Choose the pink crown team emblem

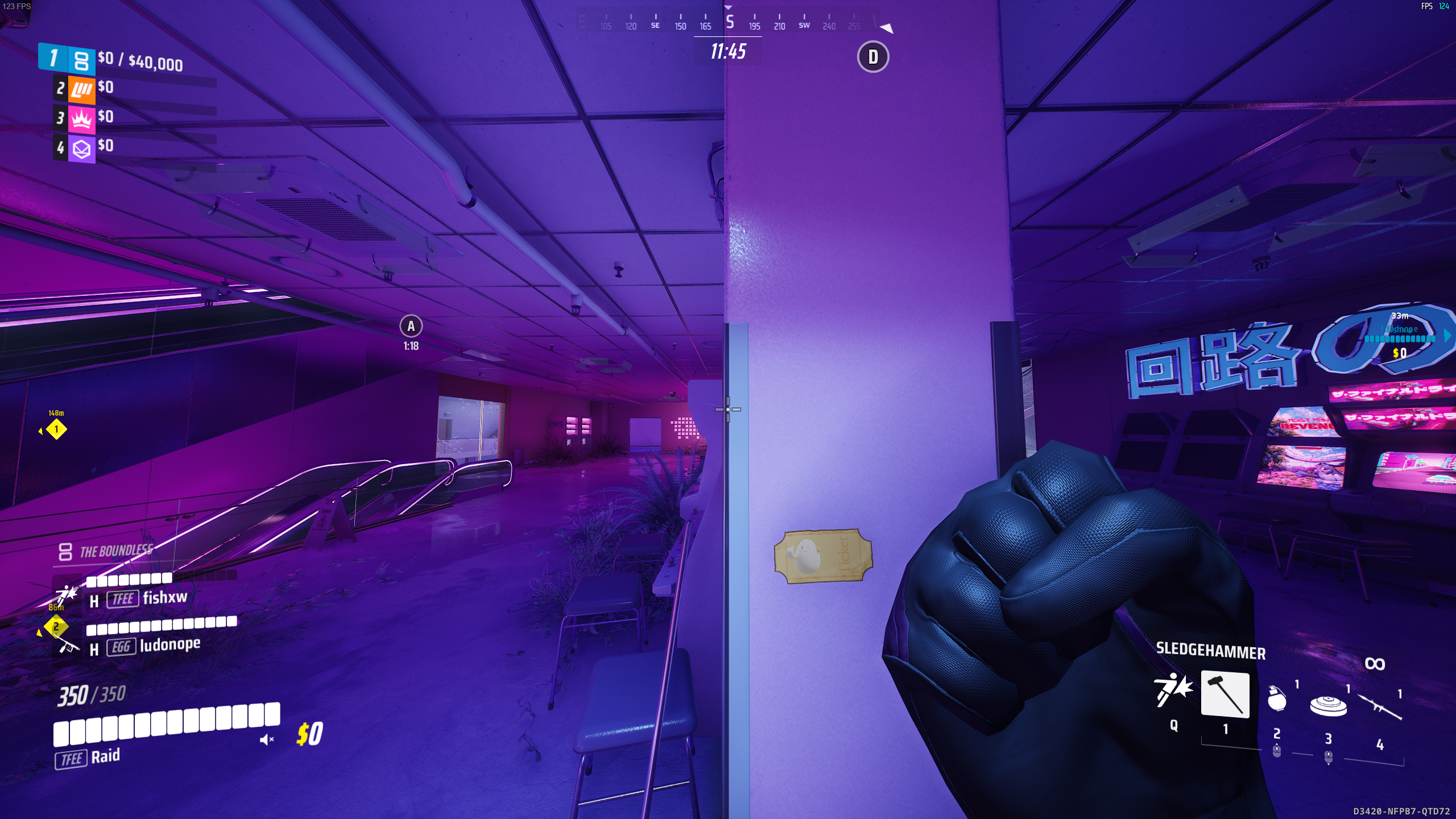(x=82, y=119)
